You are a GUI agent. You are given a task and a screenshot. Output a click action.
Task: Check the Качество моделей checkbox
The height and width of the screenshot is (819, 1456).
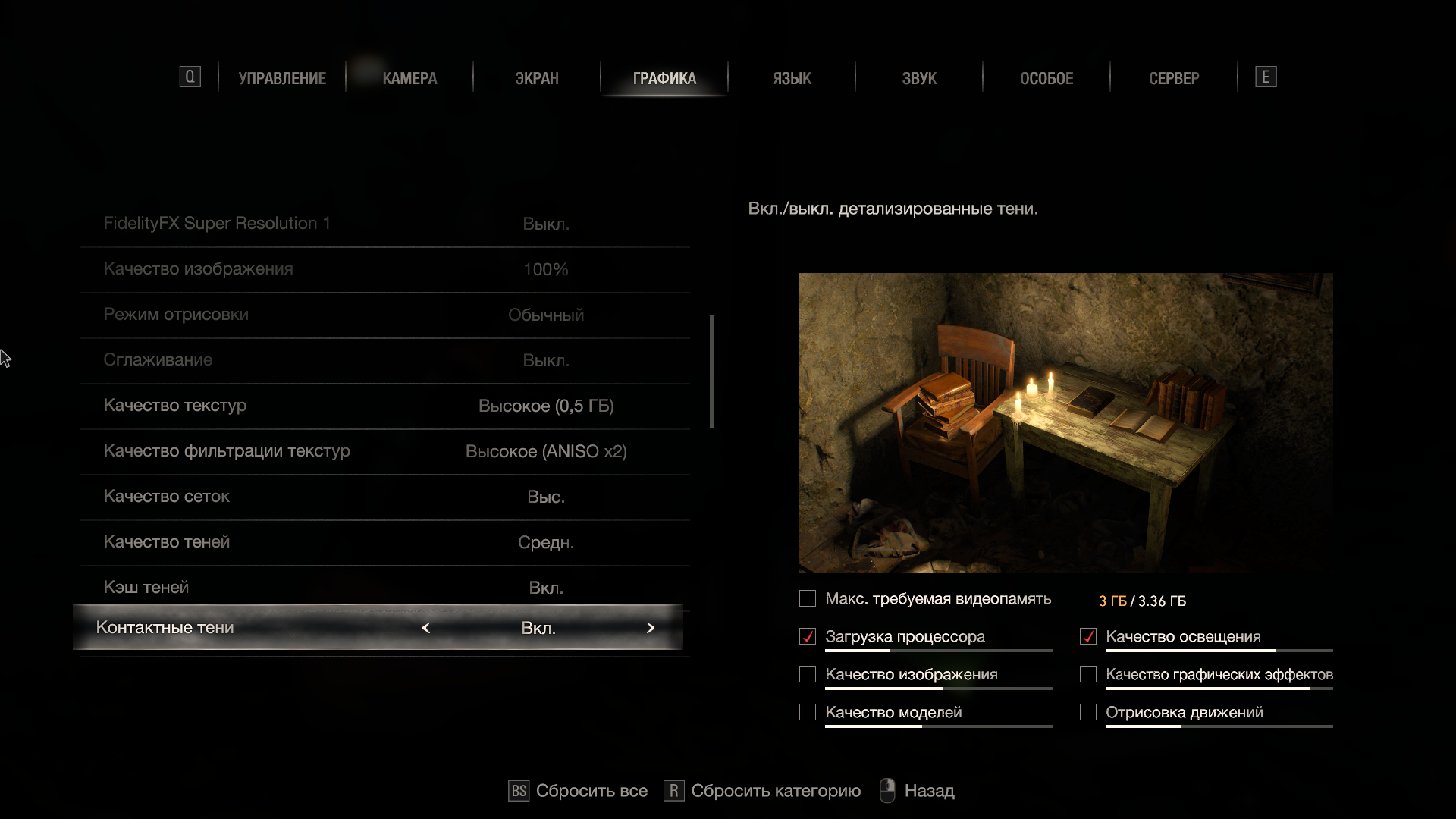[x=808, y=713]
